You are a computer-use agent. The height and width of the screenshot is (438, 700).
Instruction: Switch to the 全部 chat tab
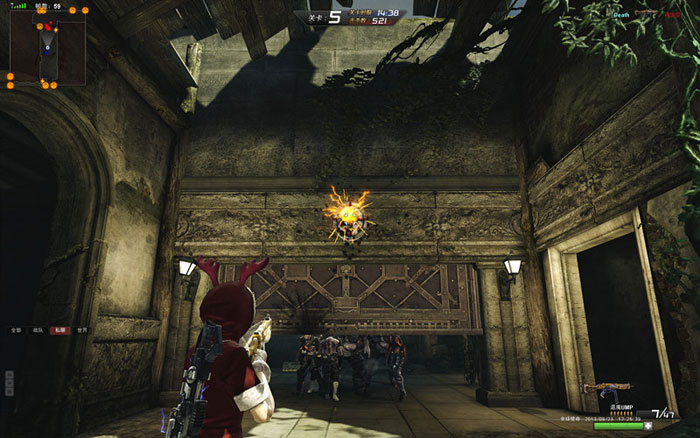click(16, 329)
